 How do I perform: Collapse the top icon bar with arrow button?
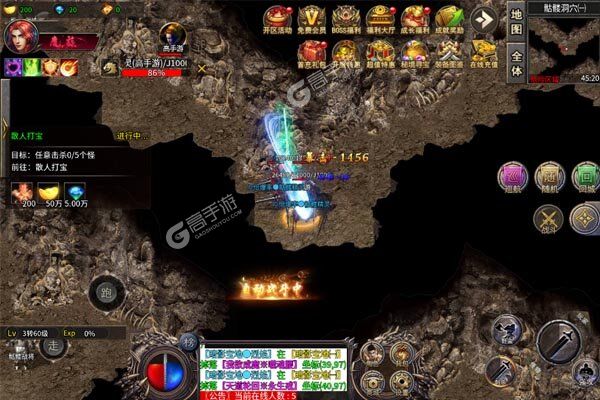(484, 19)
